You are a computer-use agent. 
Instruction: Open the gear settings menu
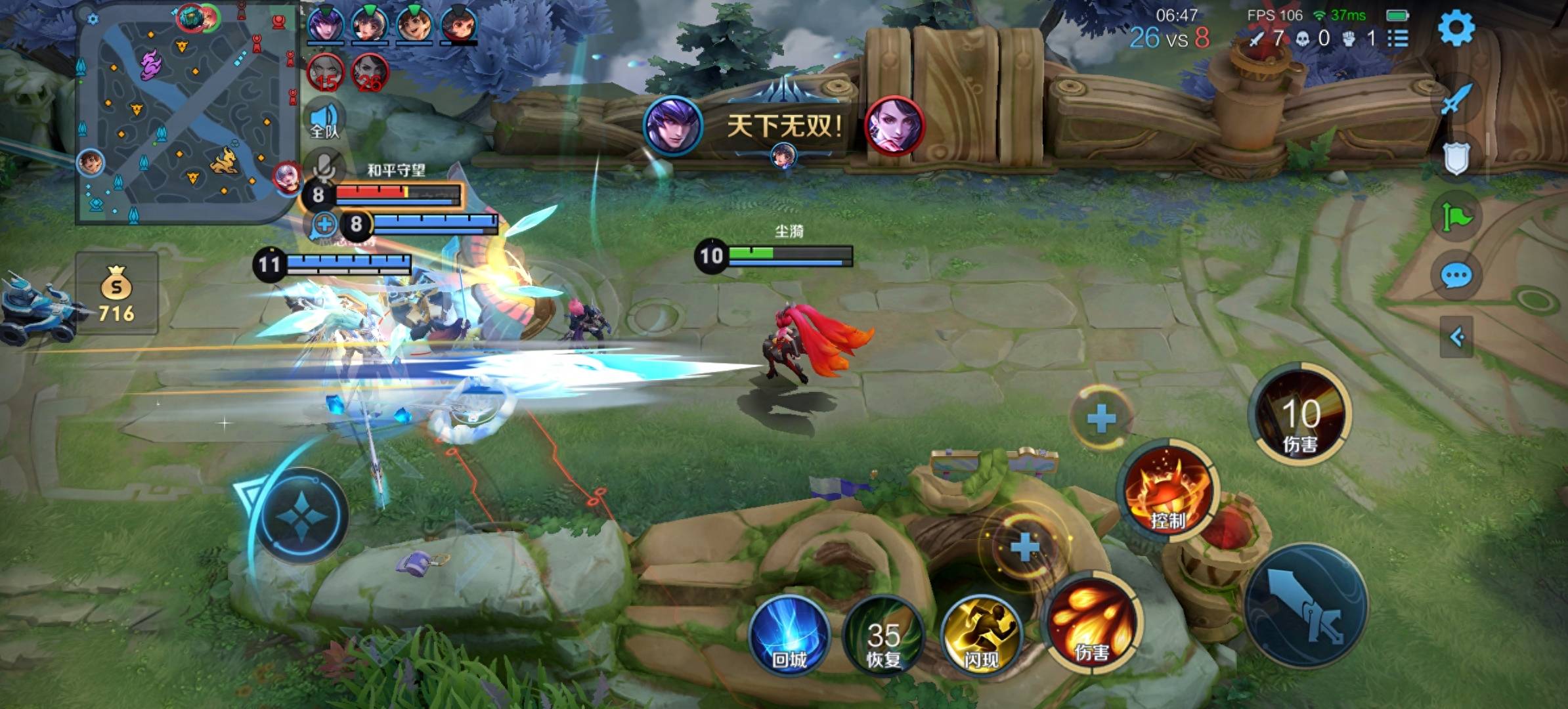pyautogui.click(x=1456, y=28)
